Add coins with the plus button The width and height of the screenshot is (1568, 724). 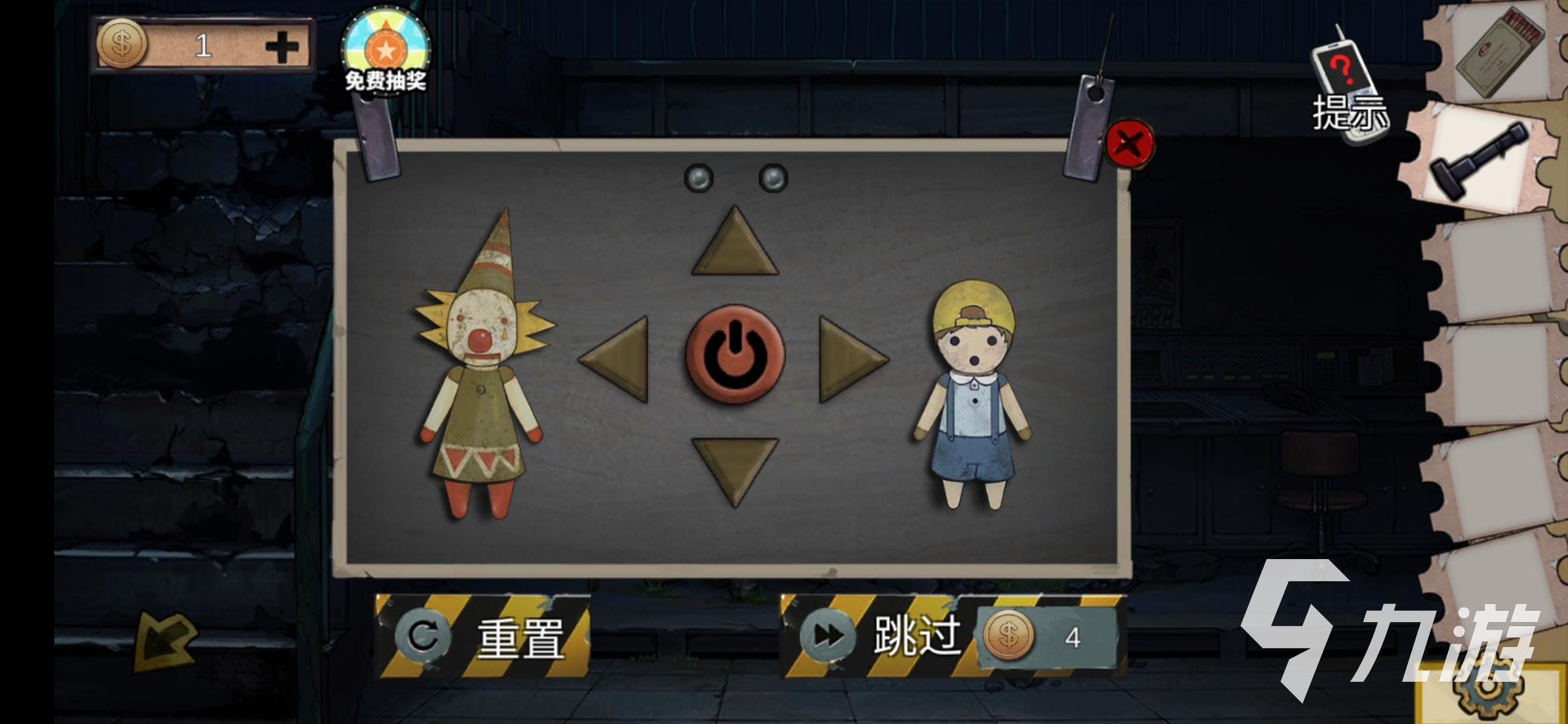click(x=282, y=47)
